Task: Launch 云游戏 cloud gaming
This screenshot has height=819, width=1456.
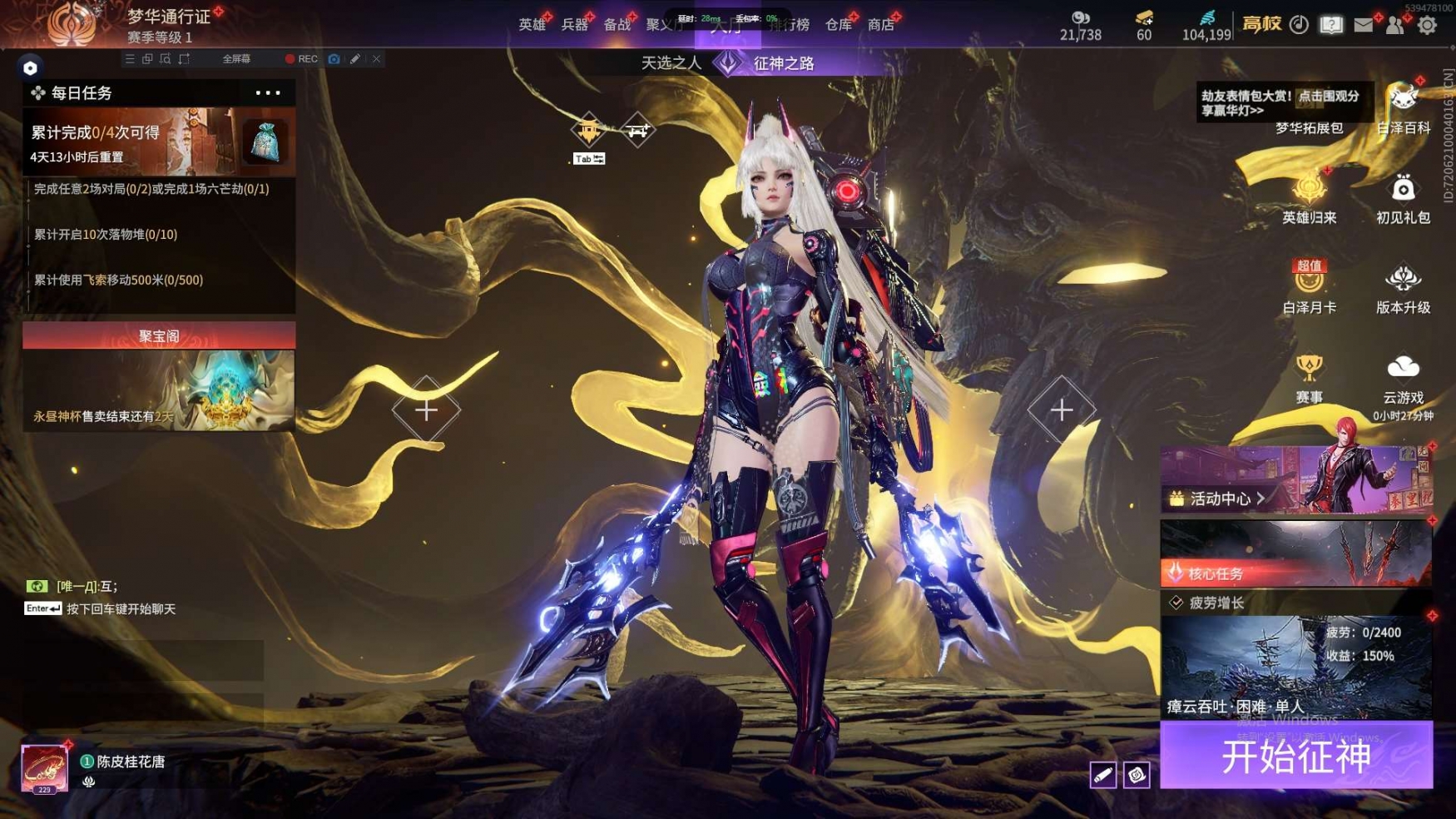Action: point(1403,379)
